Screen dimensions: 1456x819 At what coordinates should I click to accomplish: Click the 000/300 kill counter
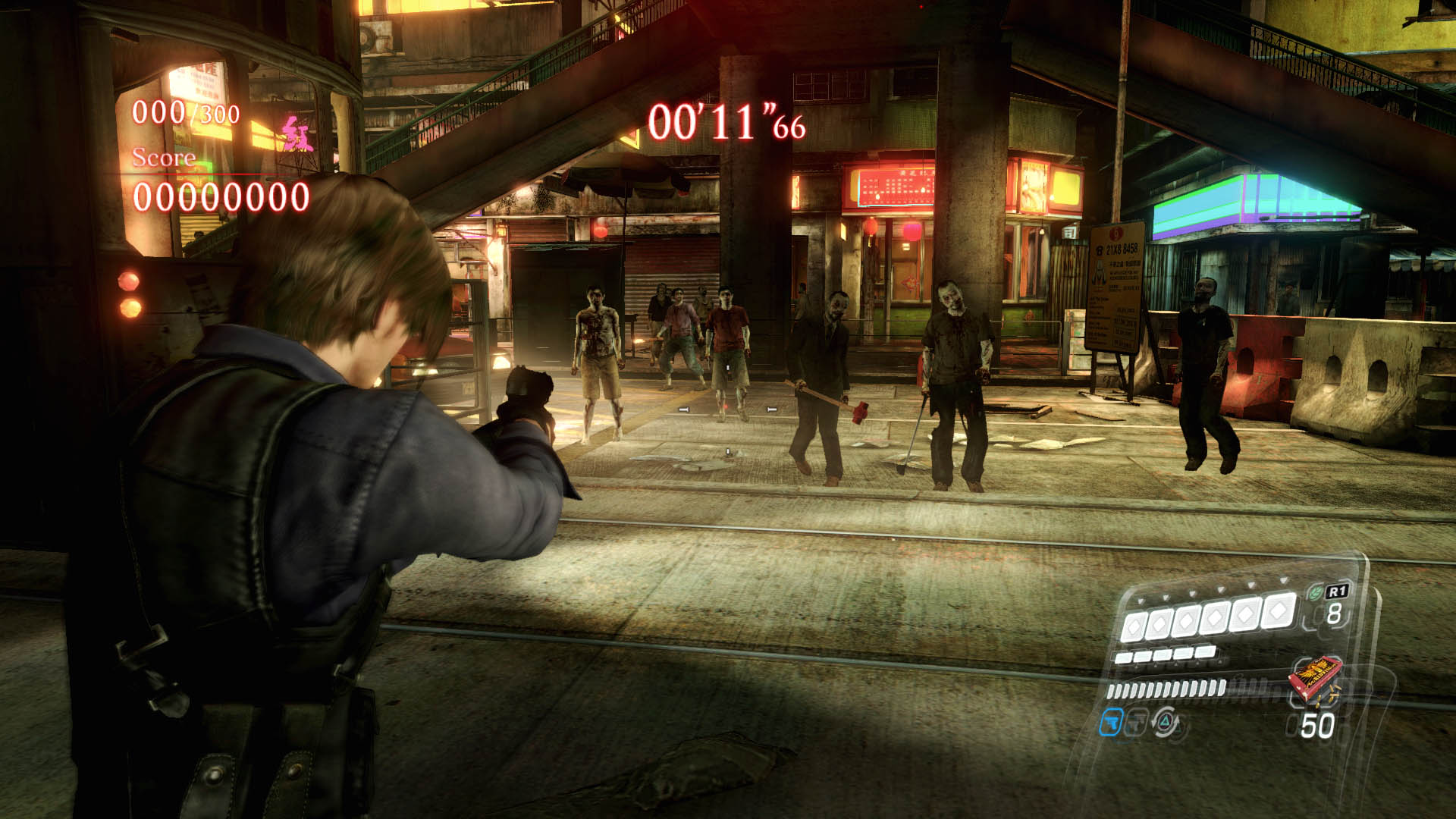[186, 114]
